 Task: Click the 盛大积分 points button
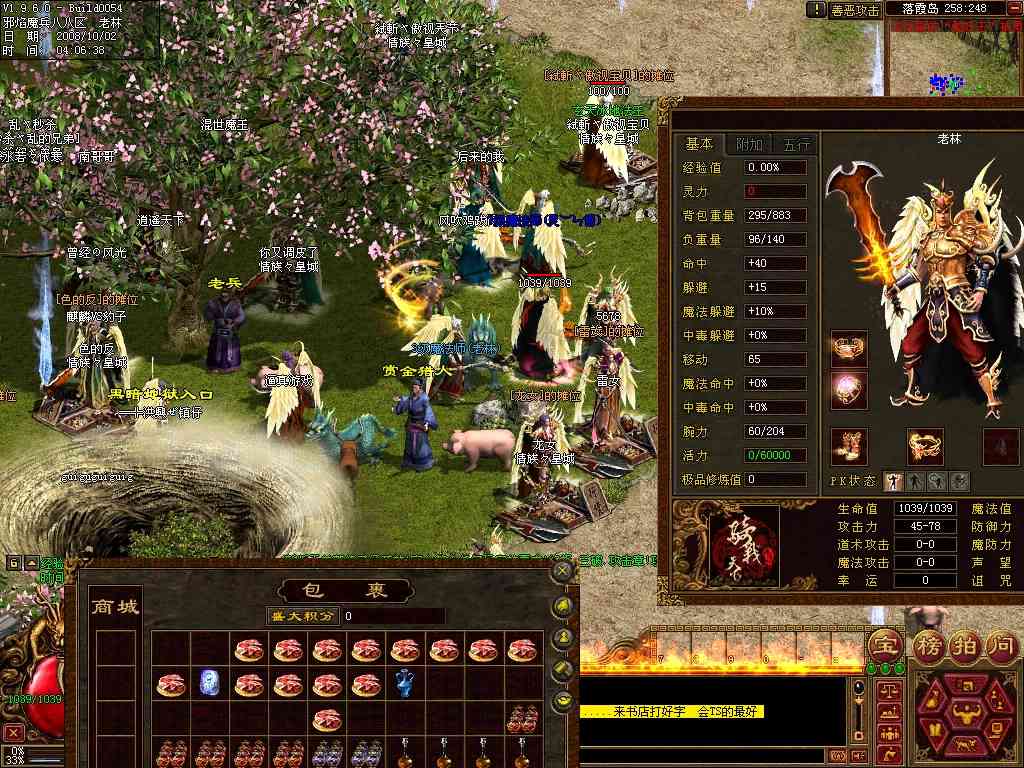[304, 616]
